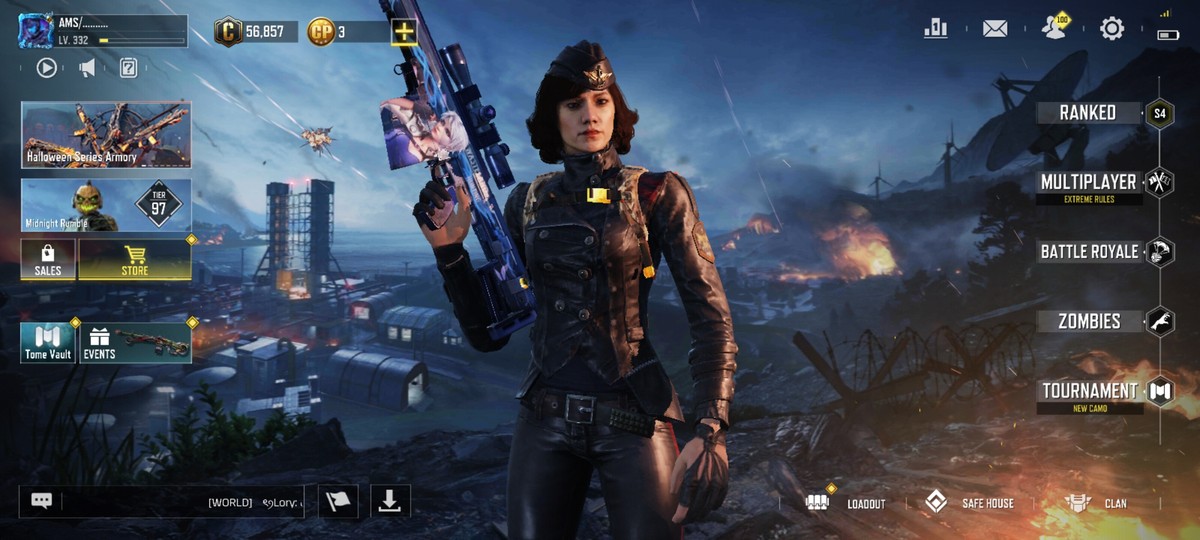Open the Tournament mode

(x=1089, y=391)
